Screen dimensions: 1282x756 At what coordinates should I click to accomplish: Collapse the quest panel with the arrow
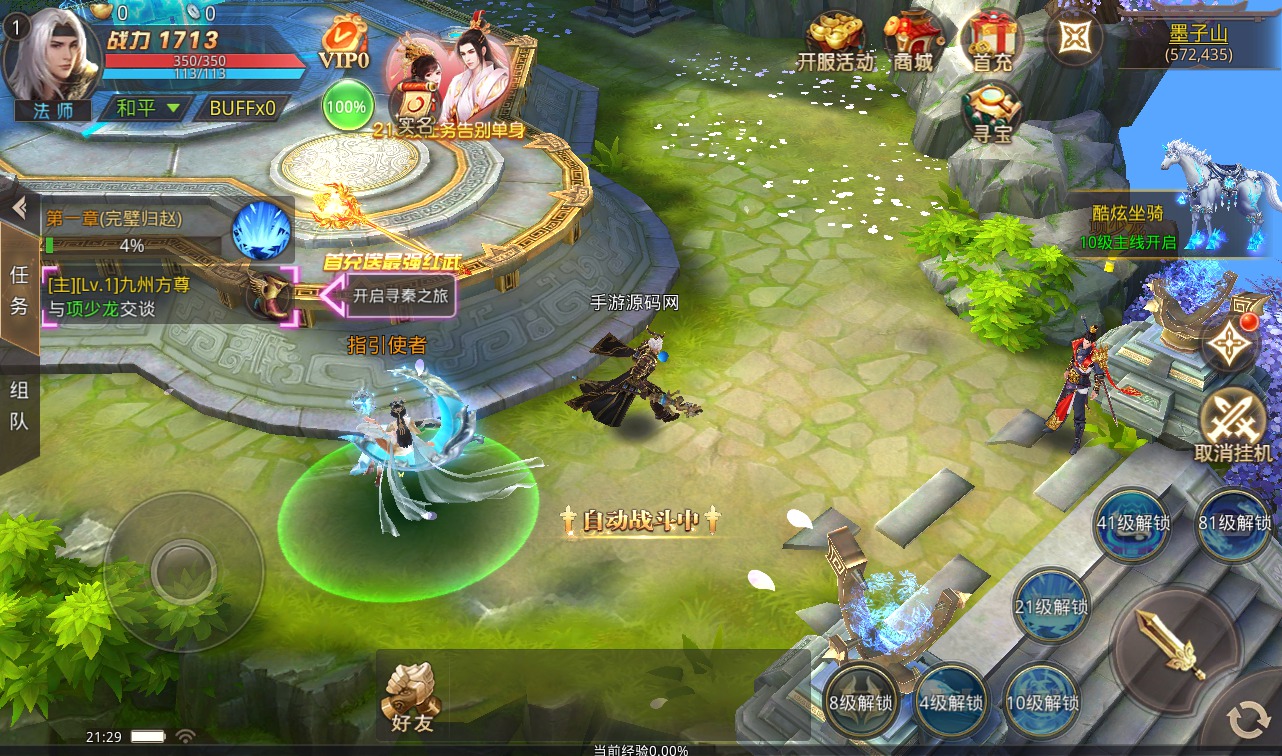[18, 208]
